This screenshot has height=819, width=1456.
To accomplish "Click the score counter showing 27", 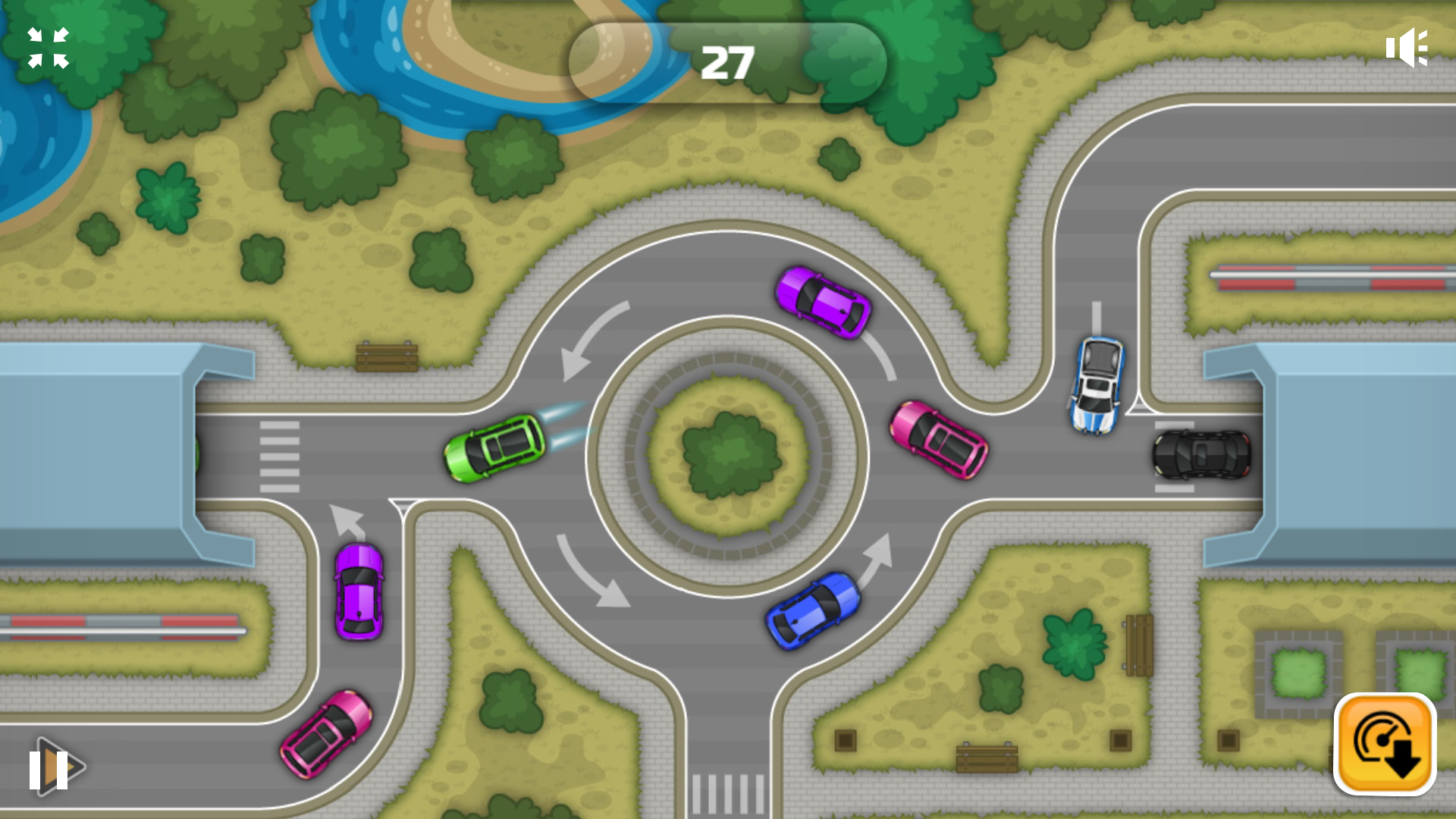I will (x=726, y=61).
